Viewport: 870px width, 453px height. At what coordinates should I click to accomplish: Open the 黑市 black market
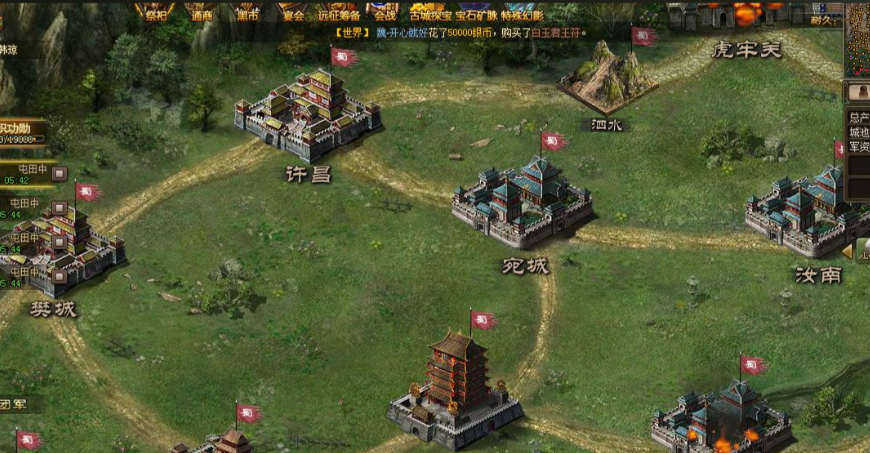(246, 13)
